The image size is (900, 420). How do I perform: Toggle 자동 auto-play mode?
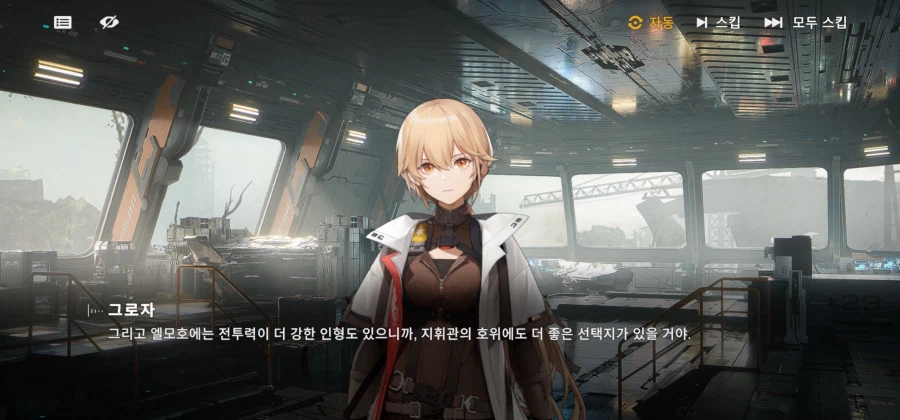[651, 22]
